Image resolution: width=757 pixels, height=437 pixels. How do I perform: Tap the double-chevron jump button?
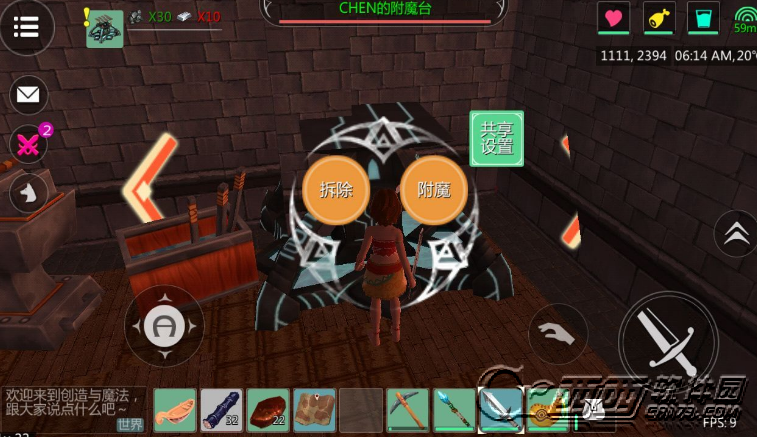[736, 233]
